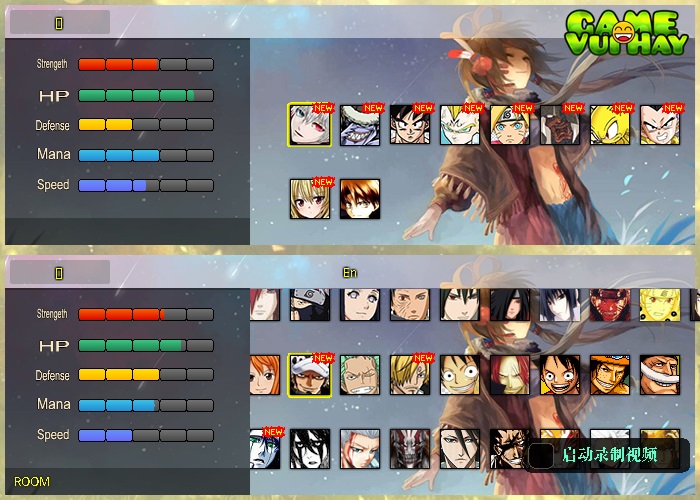
Task: Choose the green-haired Zoro portrait
Action: (x=360, y=375)
